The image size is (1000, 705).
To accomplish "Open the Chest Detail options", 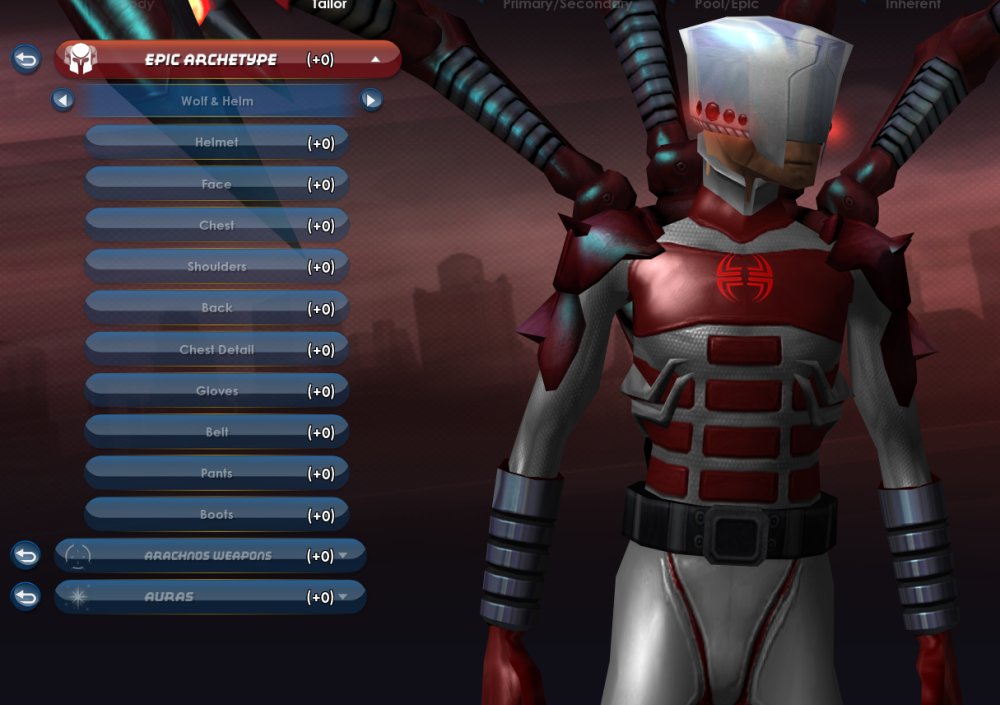I will coord(217,349).
